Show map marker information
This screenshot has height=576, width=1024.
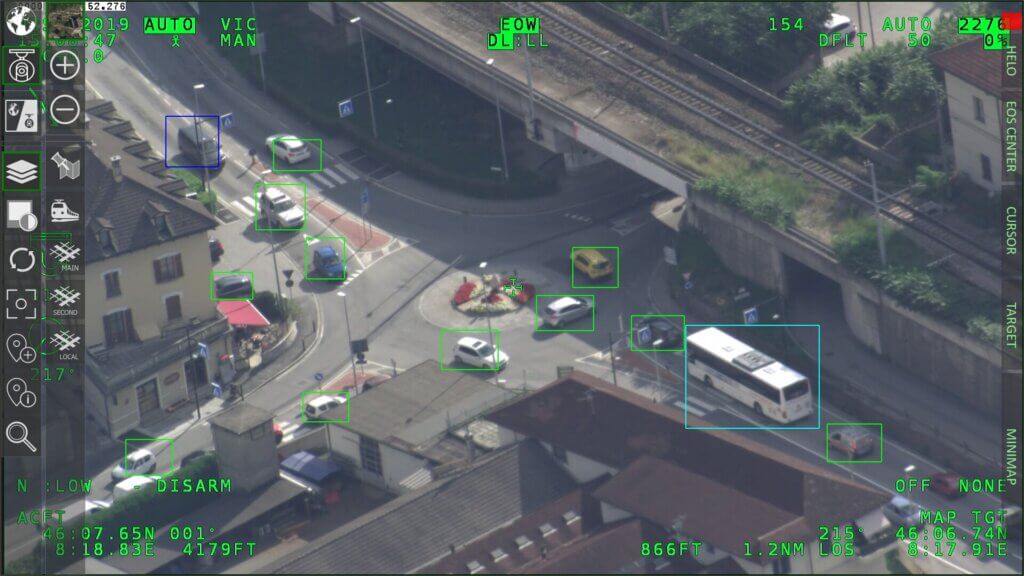(21, 392)
